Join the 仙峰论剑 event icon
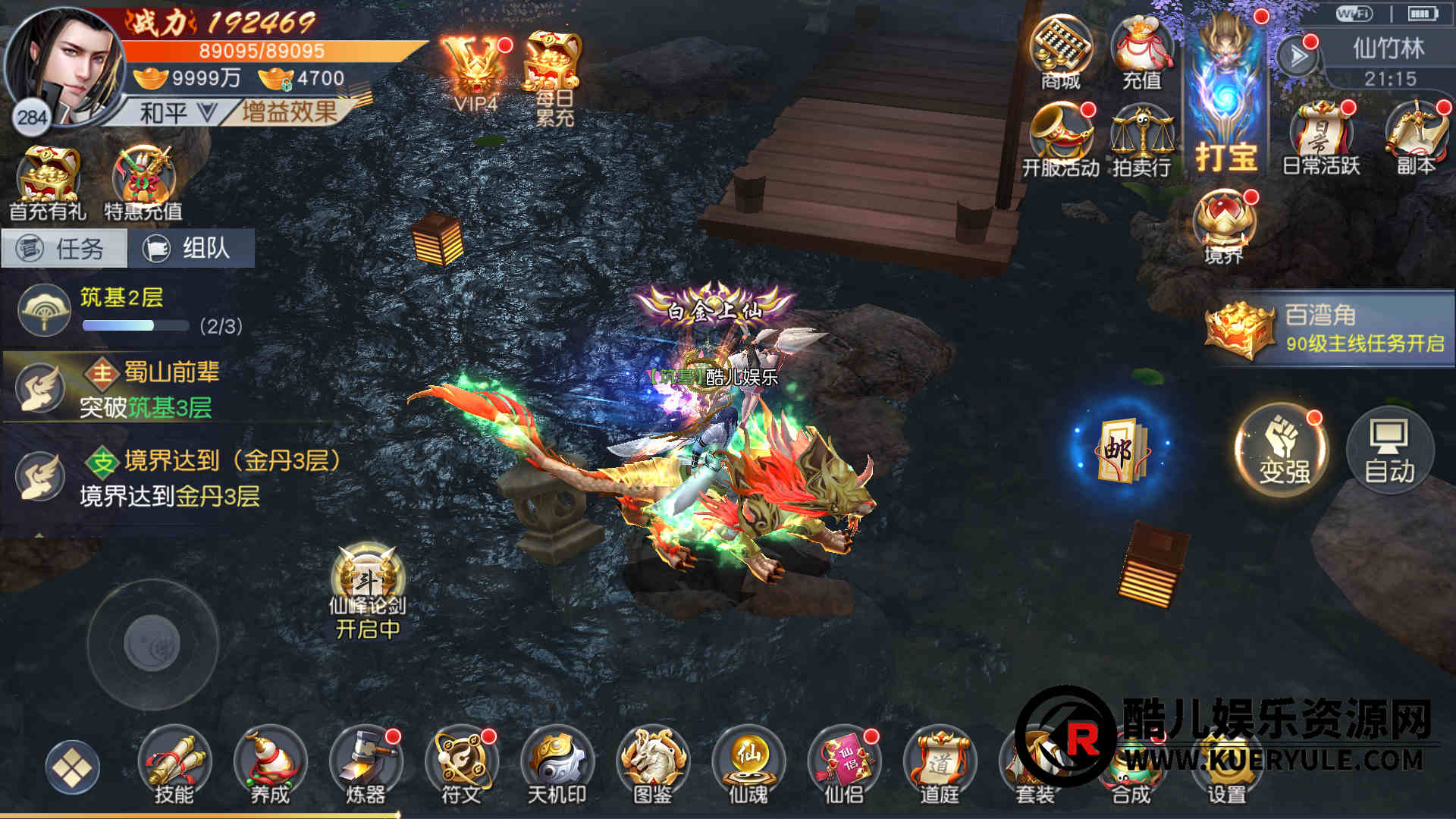 (368, 591)
